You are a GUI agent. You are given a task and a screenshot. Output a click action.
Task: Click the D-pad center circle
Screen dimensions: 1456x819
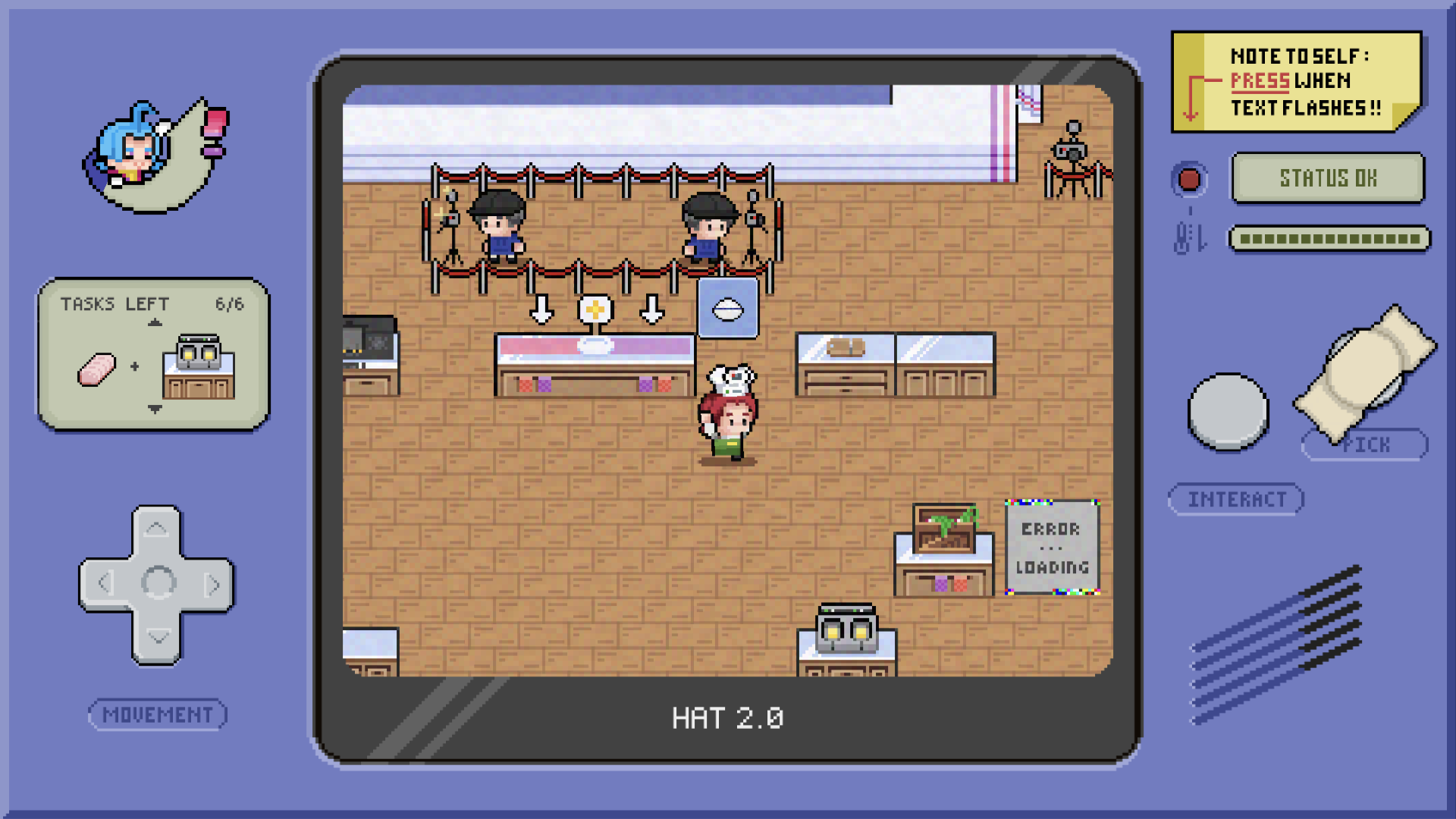coord(158,583)
